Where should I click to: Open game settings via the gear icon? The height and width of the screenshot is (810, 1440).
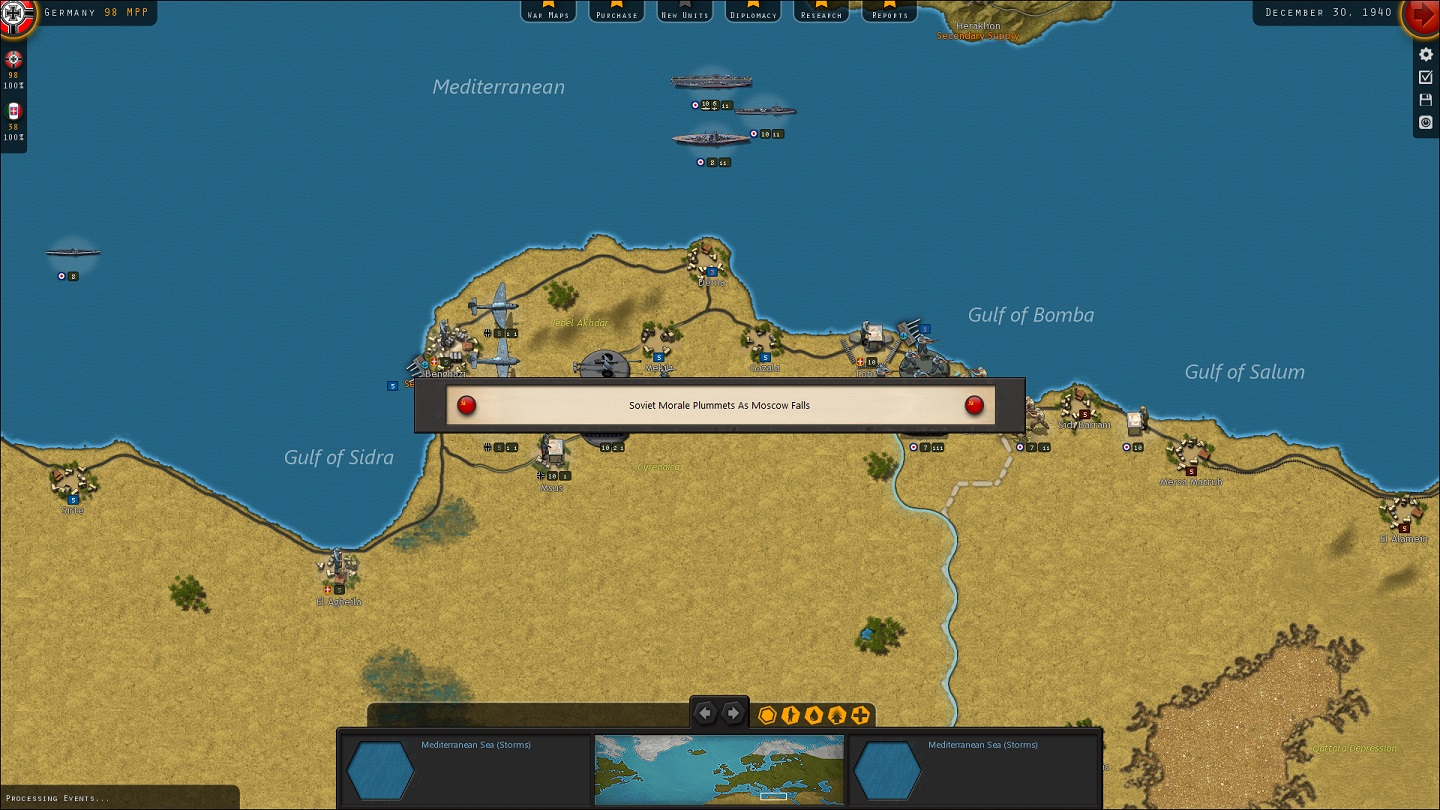click(x=1425, y=54)
